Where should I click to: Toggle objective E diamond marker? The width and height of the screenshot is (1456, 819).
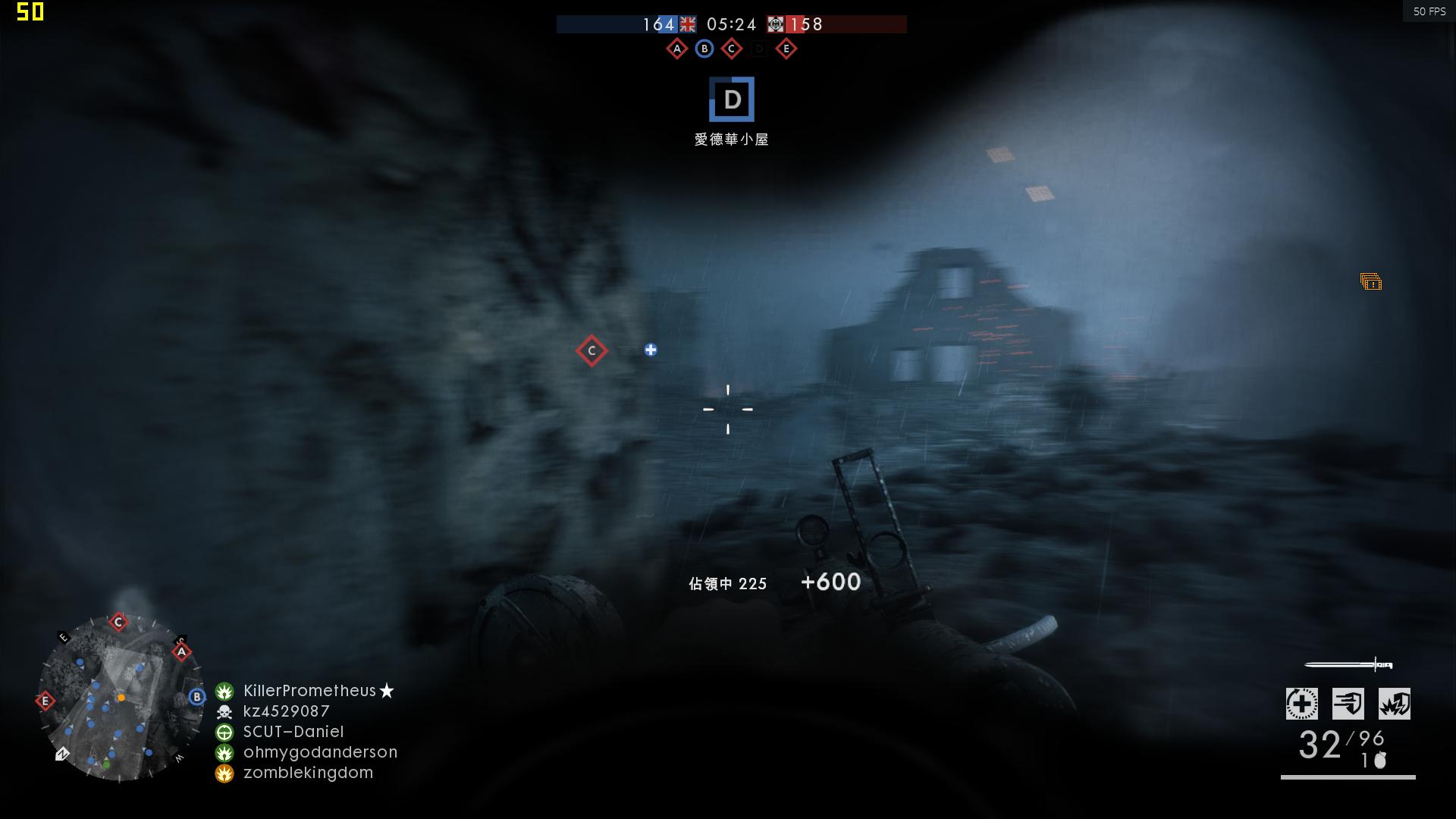(786, 48)
